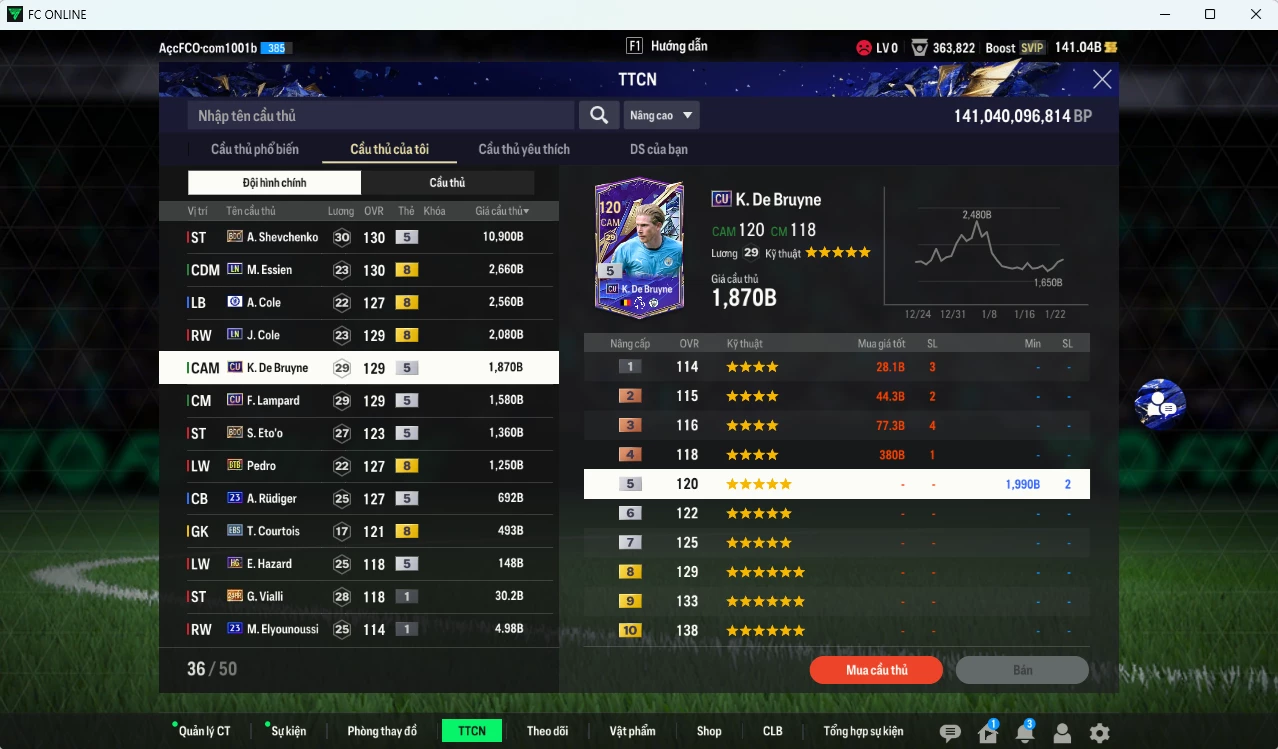This screenshot has width=1278, height=749.
Task: Open the Shop menu
Action: pos(709,731)
